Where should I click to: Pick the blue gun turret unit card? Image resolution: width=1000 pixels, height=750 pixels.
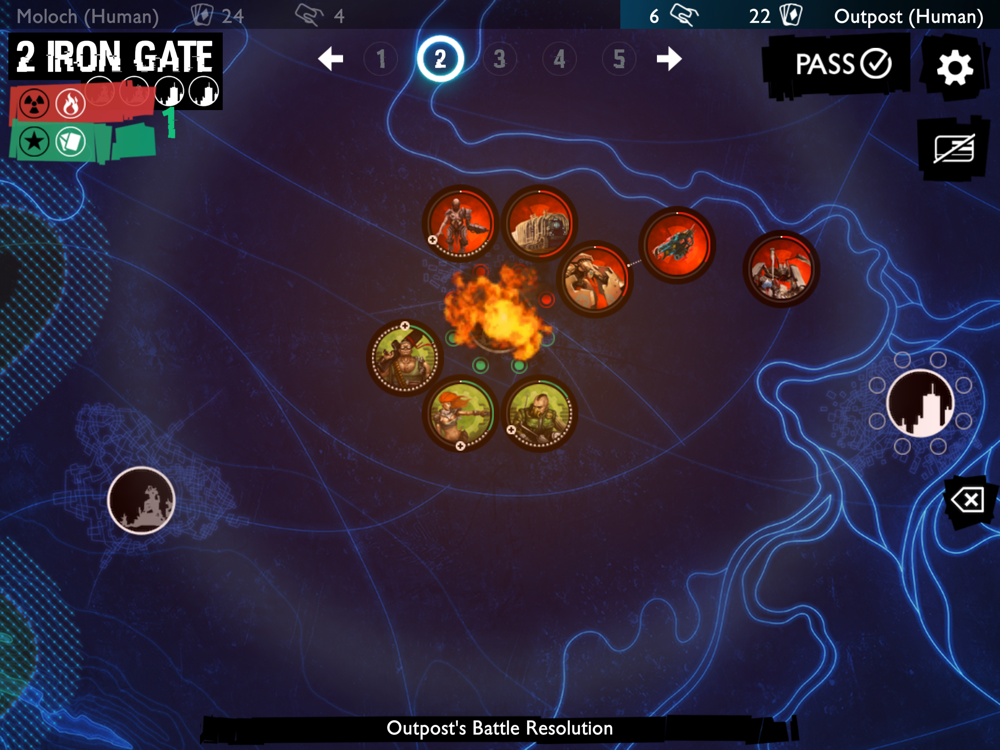pyautogui.click(x=677, y=245)
